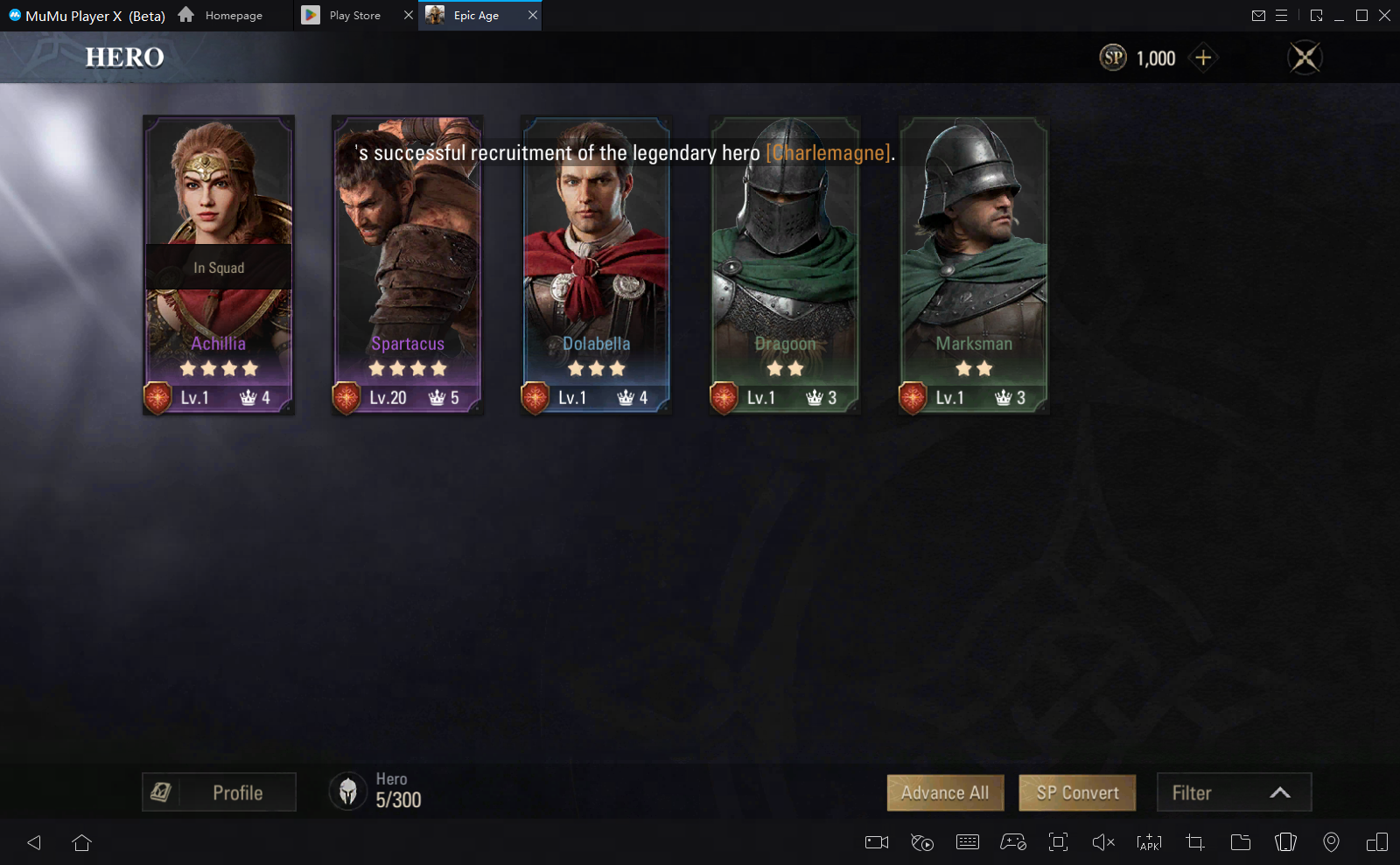Choose the Spartacus hero card
The height and width of the screenshot is (865, 1400).
click(x=407, y=264)
